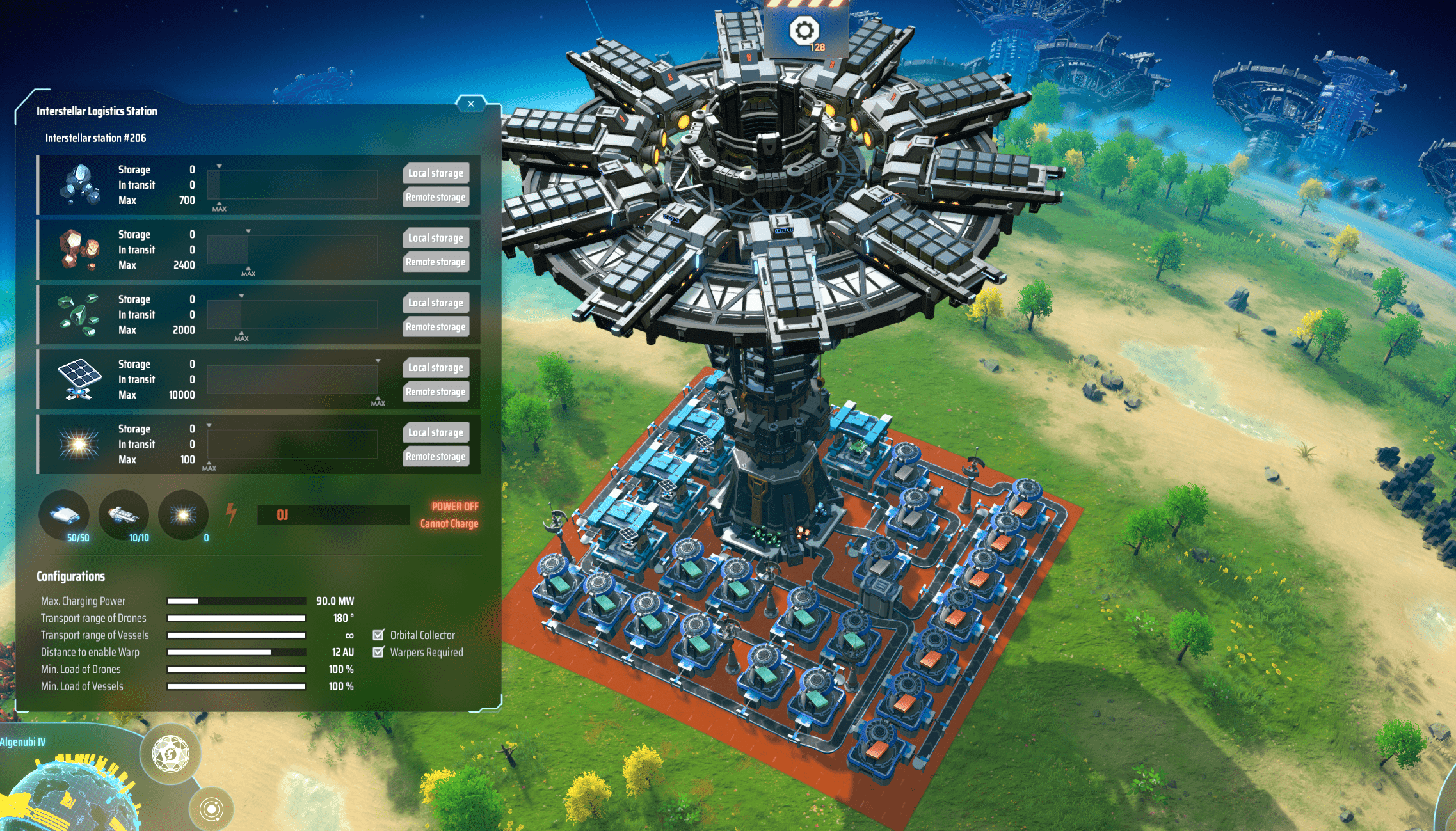Viewport: 1456px width, 831px height.
Task: Click the copper ore icon in second slot
Action: 79,249
